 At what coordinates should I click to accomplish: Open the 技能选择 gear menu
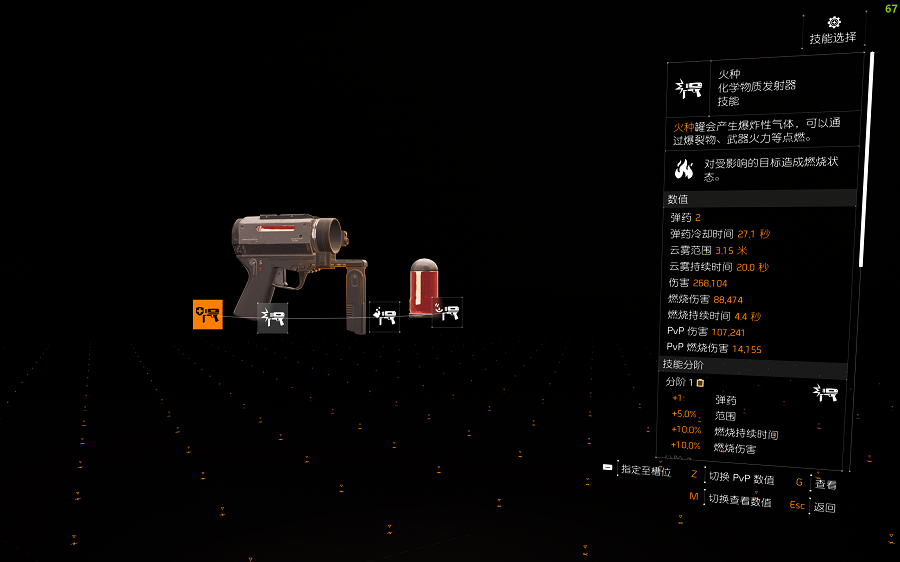(x=833, y=29)
